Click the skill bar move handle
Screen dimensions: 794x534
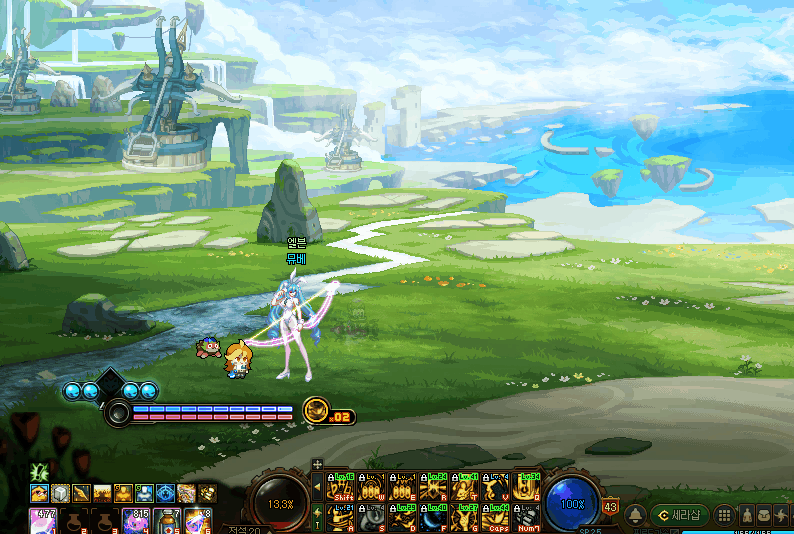pyautogui.click(x=318, y=464)
